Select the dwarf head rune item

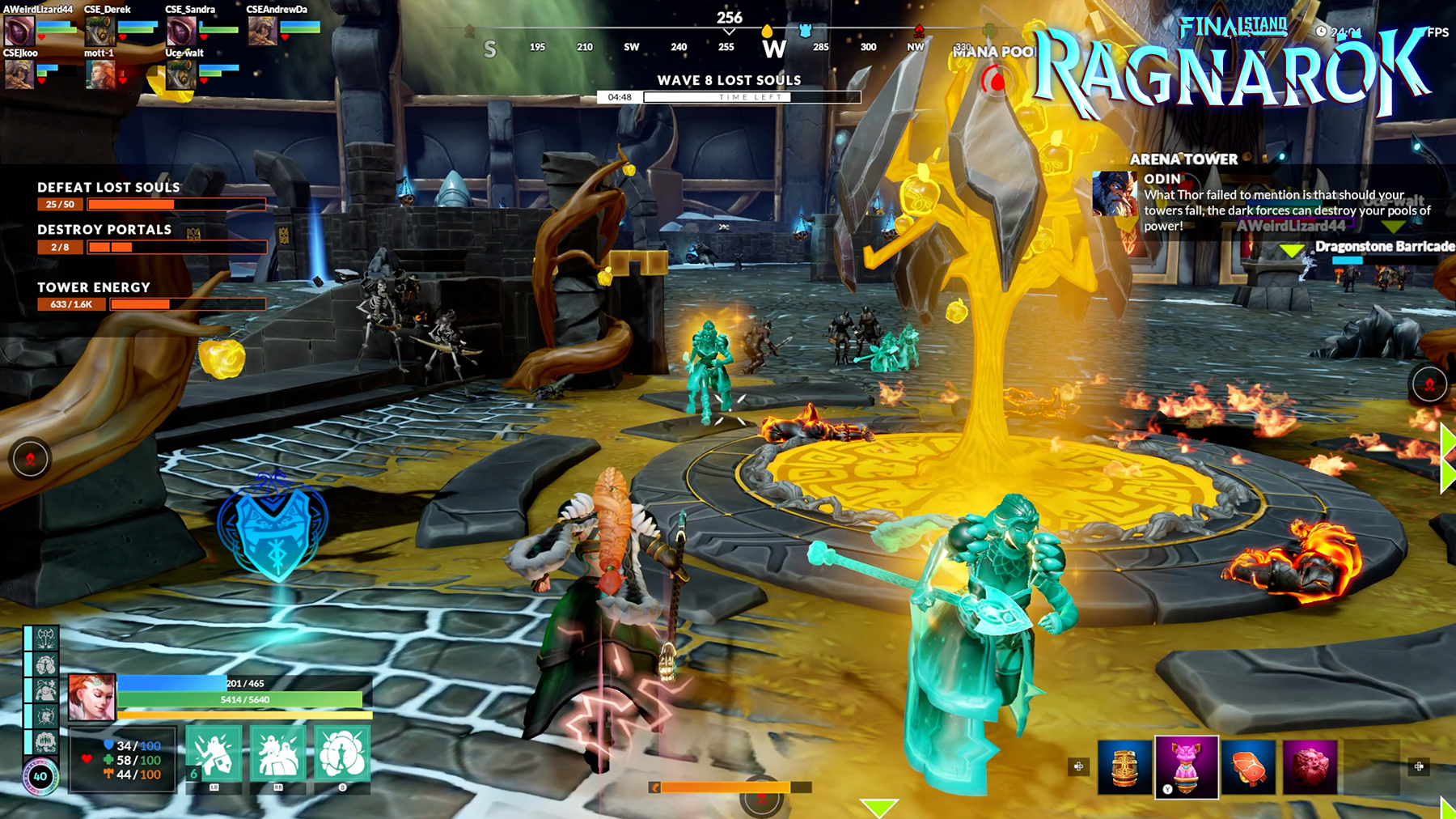[1310, 765]
